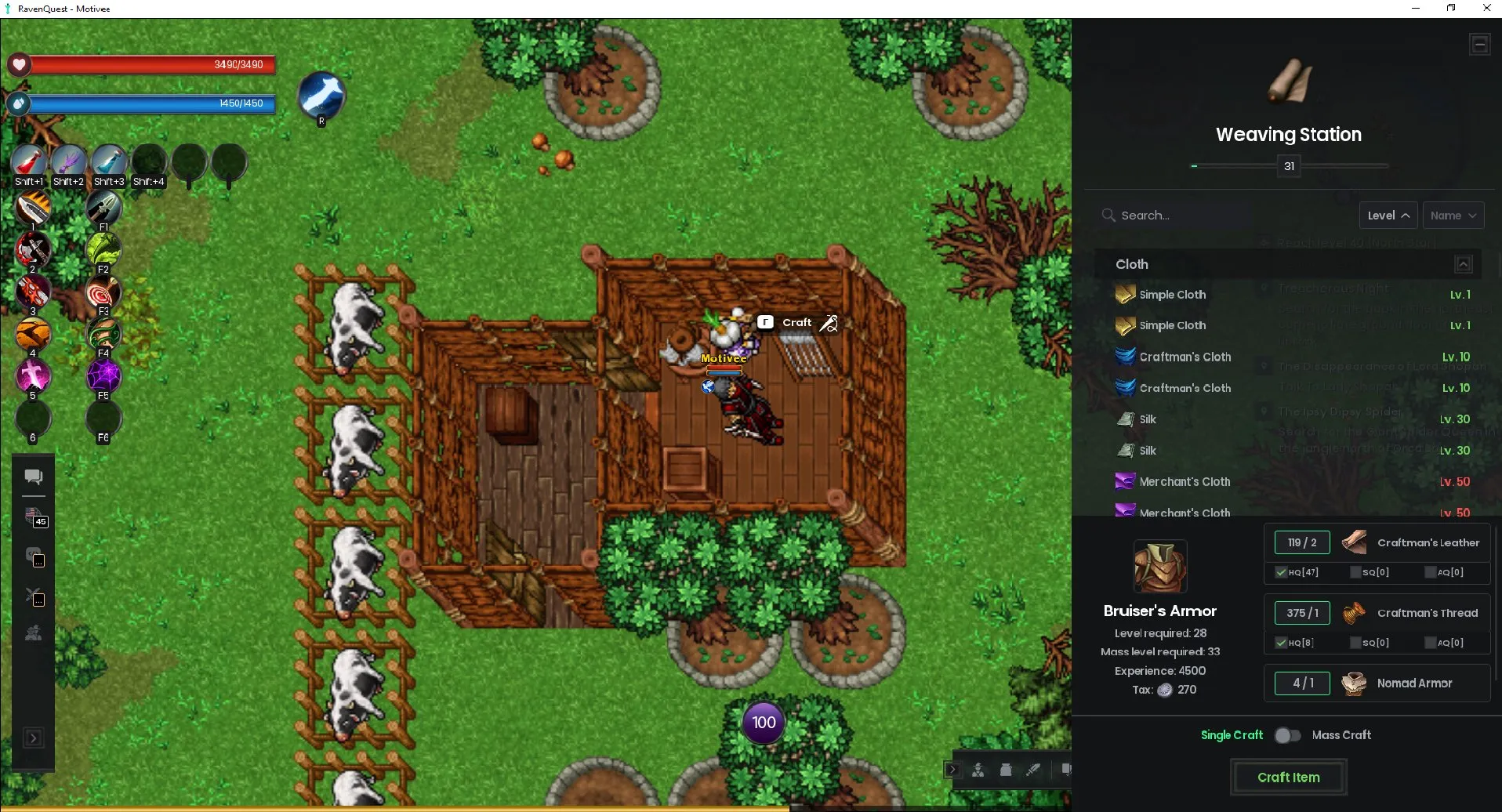Enable SQ quality for Craftman's Thread
1502x812 pixels.
(1355, 642)
